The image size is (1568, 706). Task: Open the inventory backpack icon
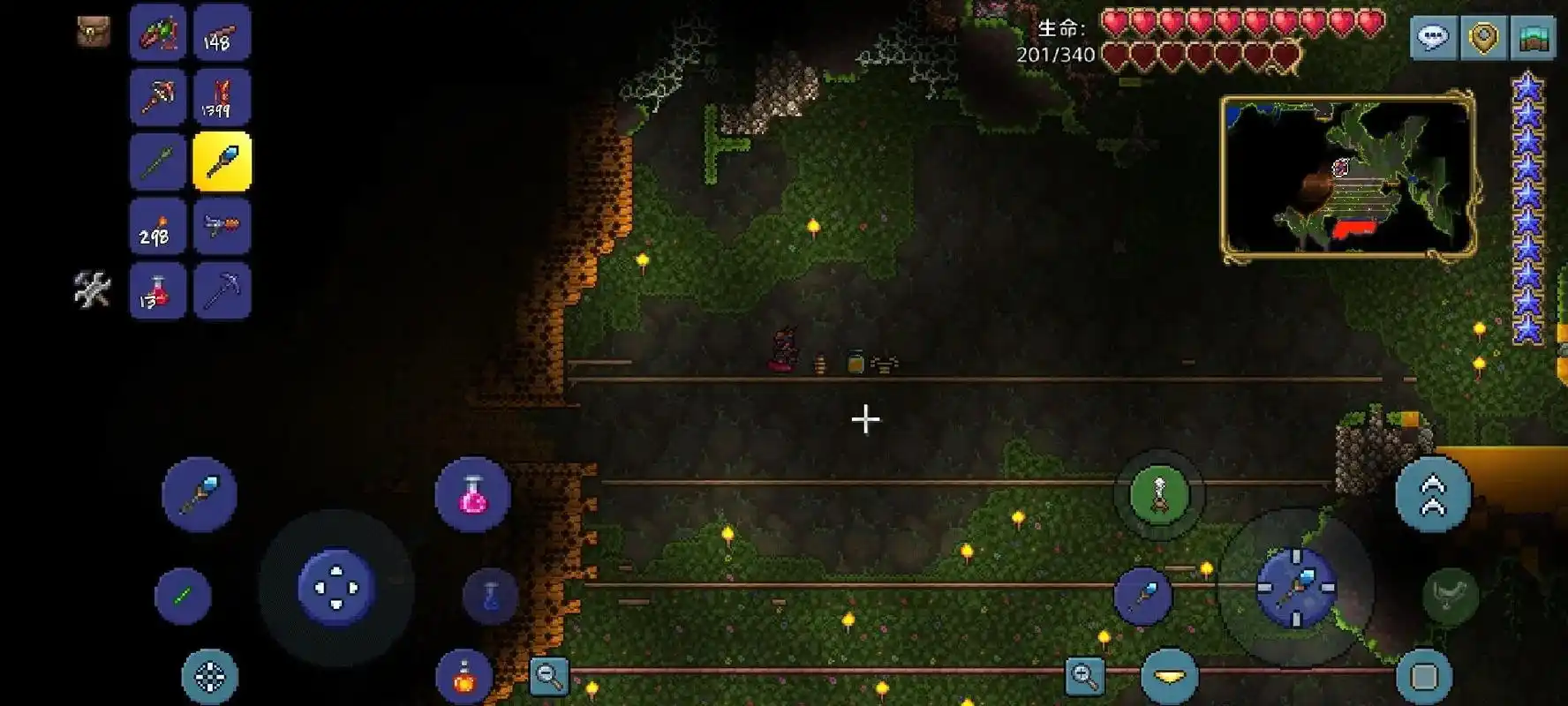93,32
